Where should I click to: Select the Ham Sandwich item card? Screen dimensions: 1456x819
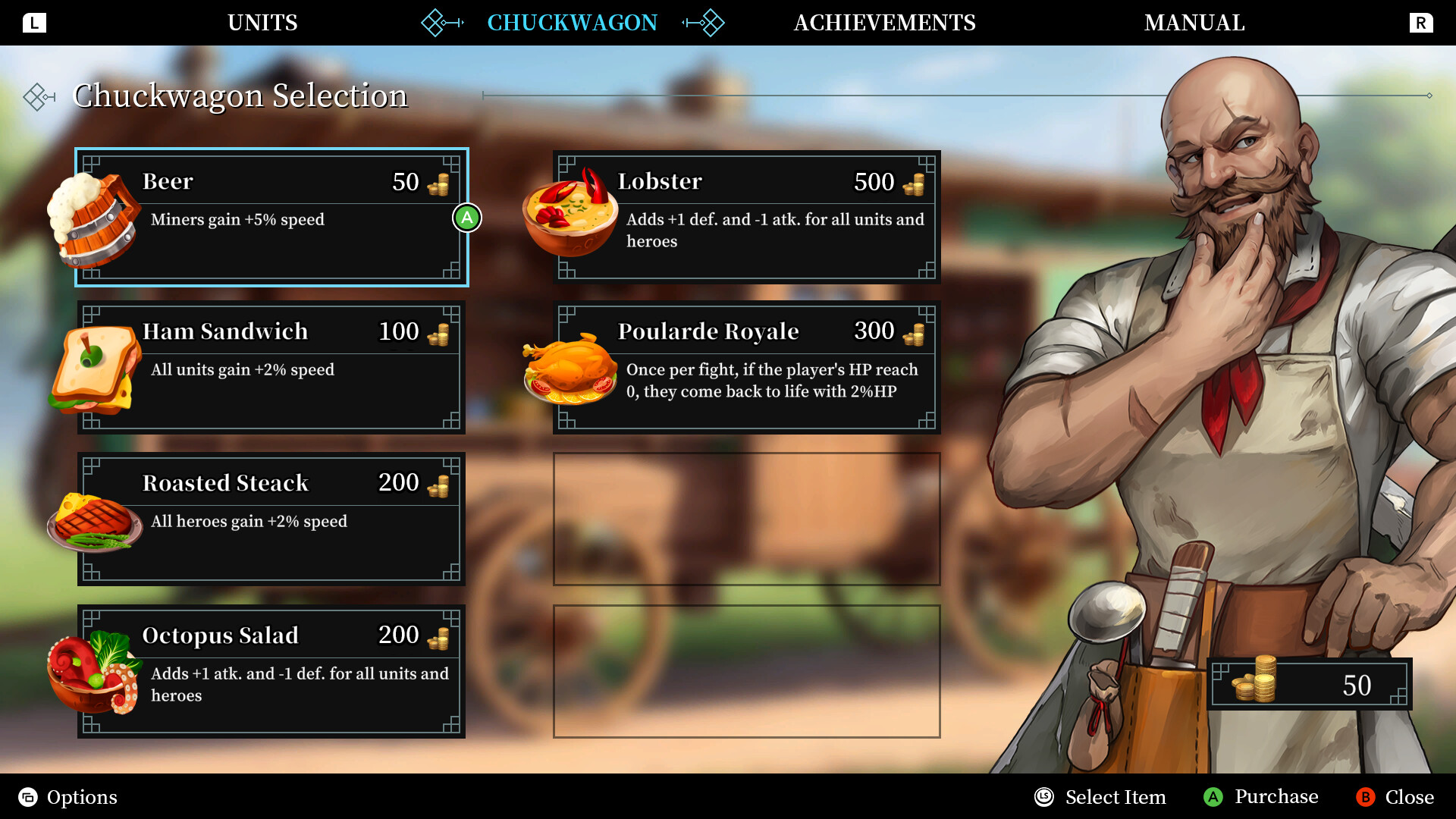[271, 366]
